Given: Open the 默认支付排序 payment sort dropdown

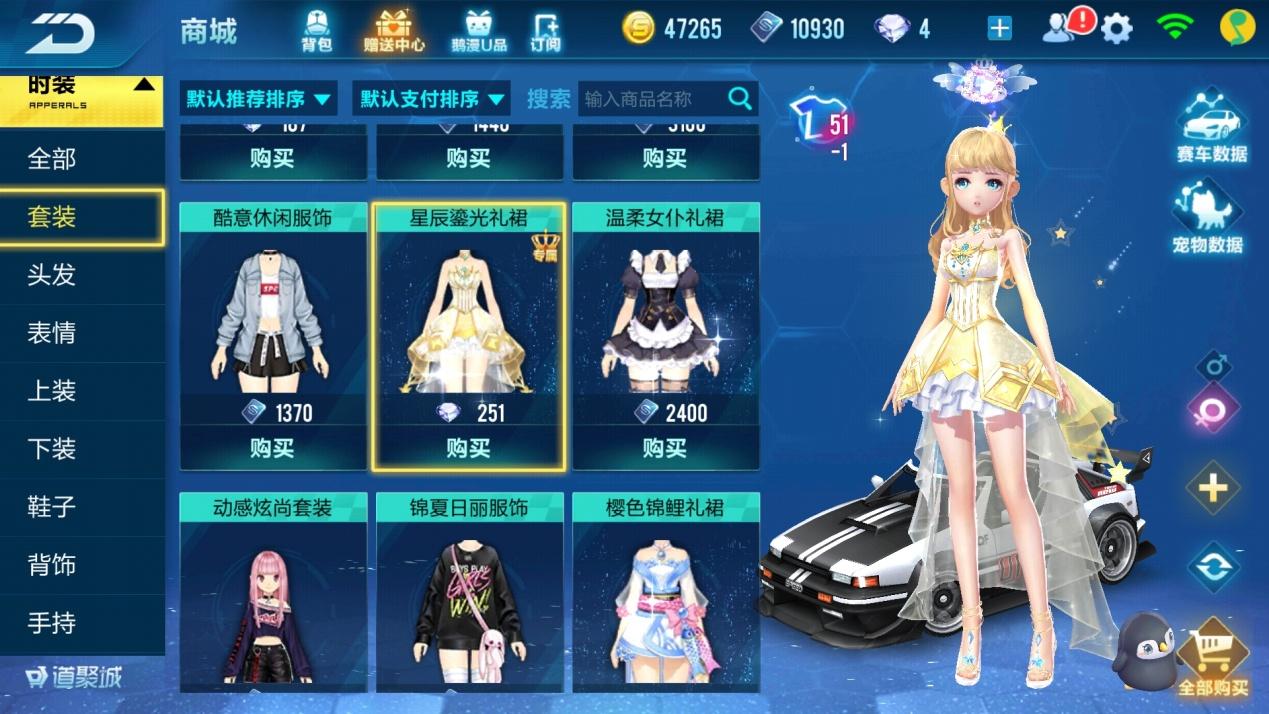Looking at the screenshot, I should pos(432,99).
